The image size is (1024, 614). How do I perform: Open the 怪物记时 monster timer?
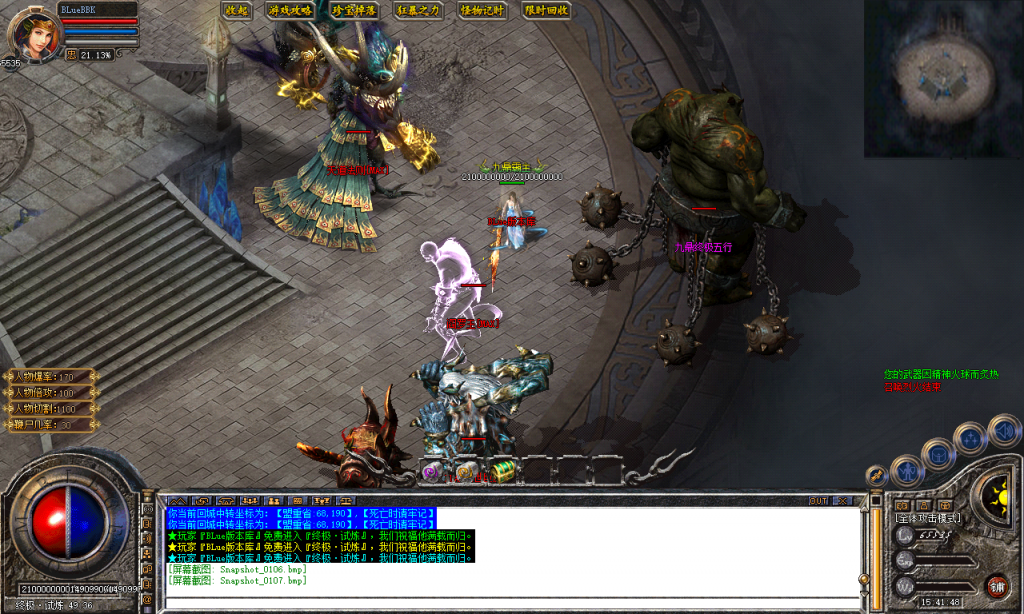tap(483, 10)
